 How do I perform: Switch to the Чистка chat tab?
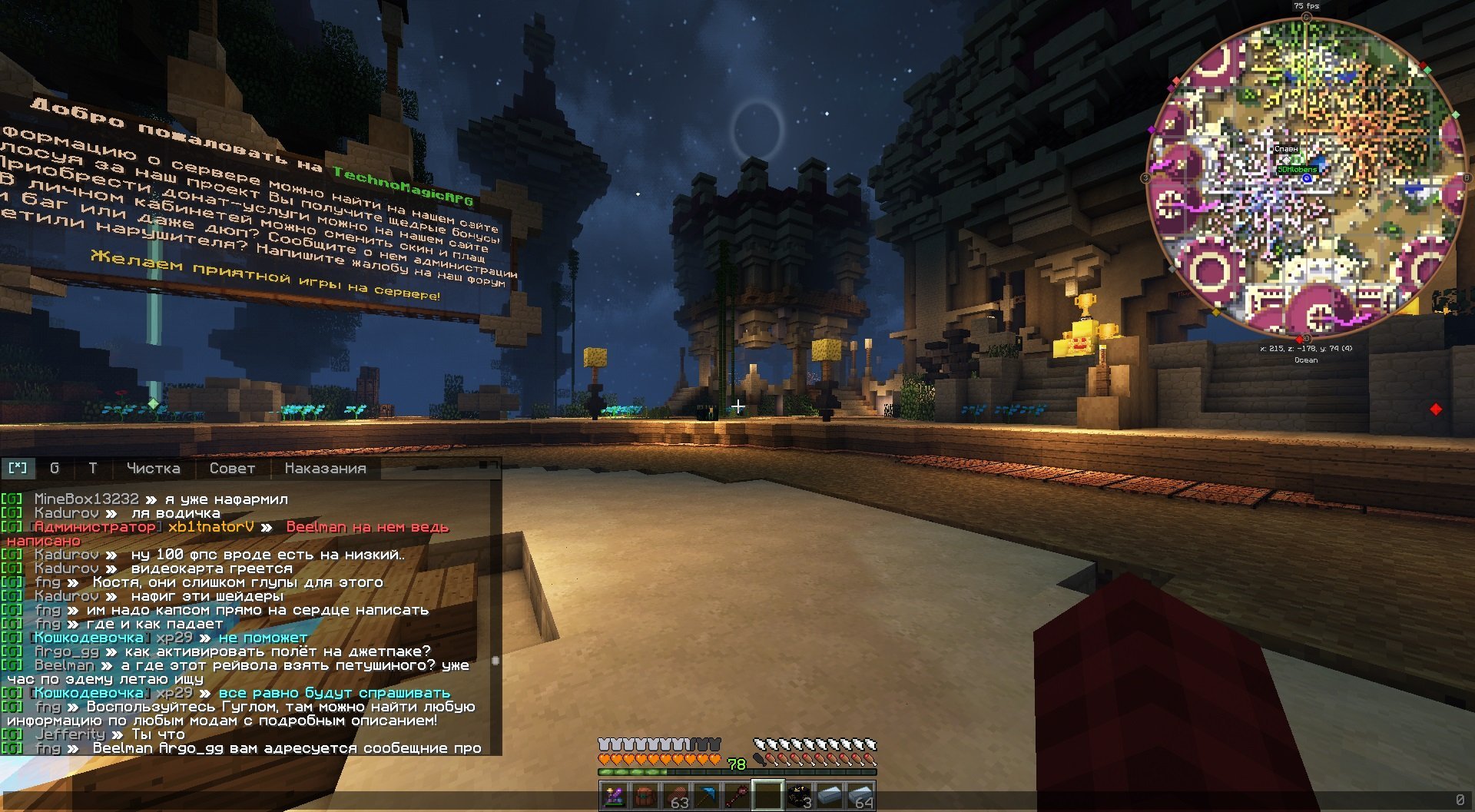(x=153, y=468)
